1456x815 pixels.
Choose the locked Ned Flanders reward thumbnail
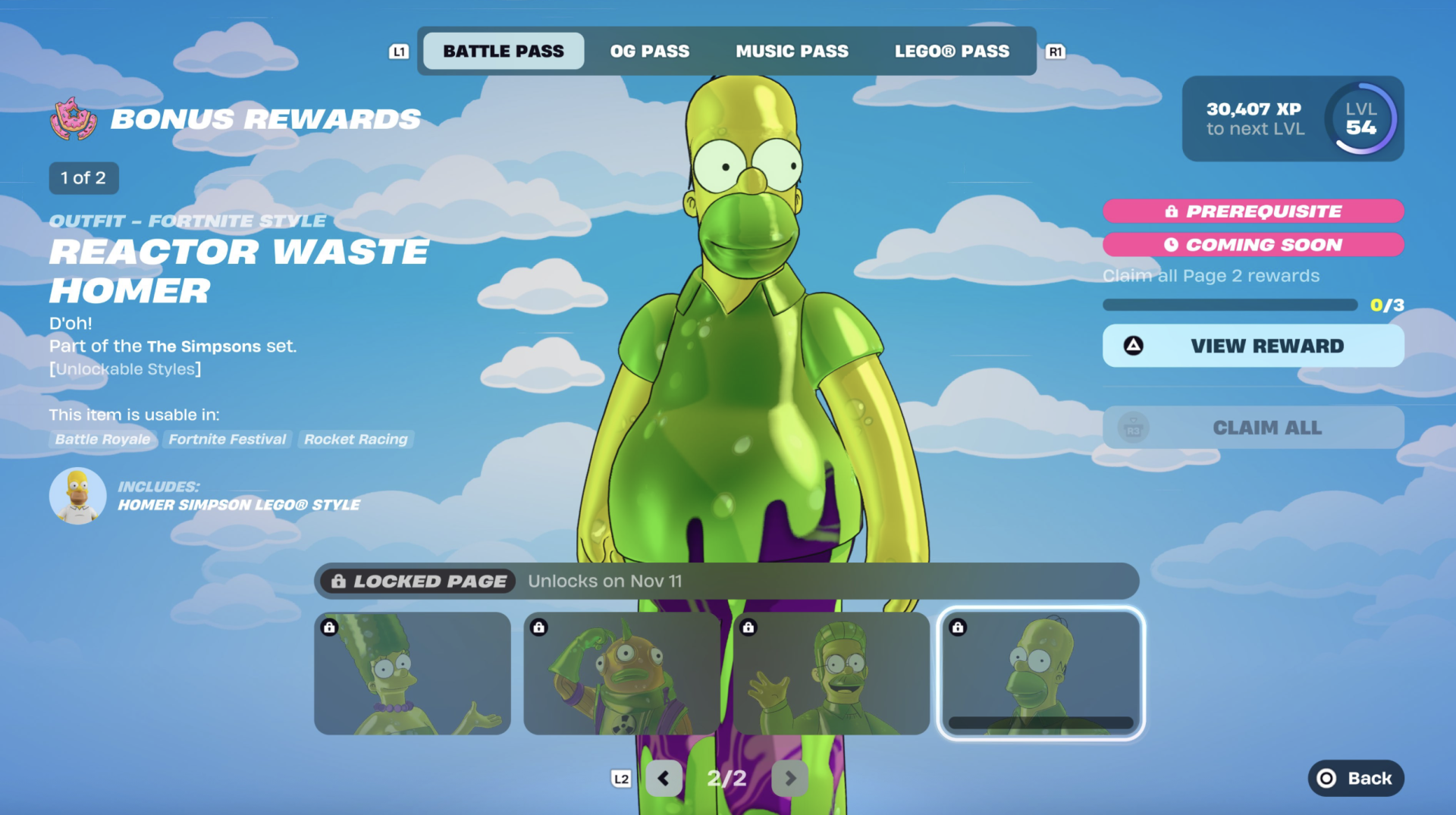coord(831,673)
